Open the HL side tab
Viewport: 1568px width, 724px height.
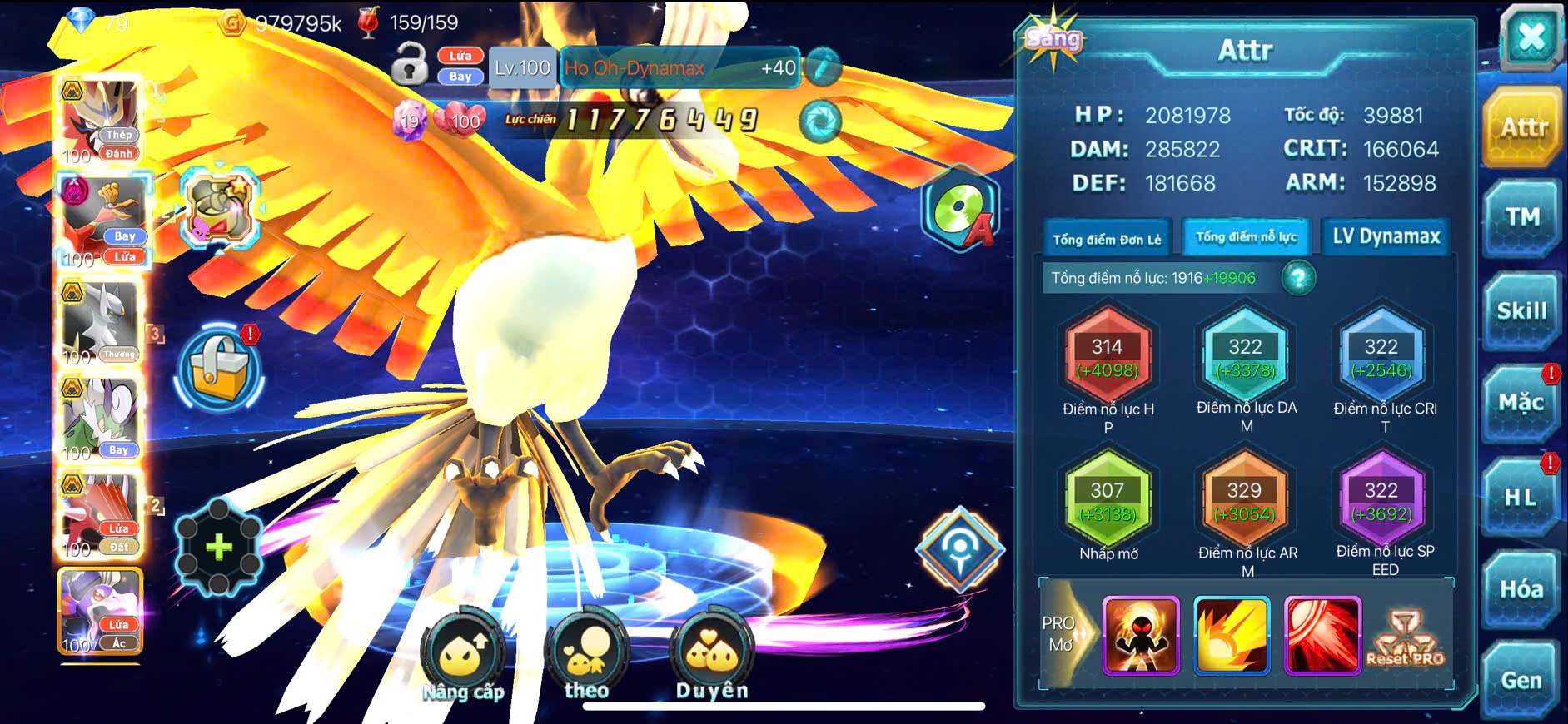click(x=1522, y=498)
